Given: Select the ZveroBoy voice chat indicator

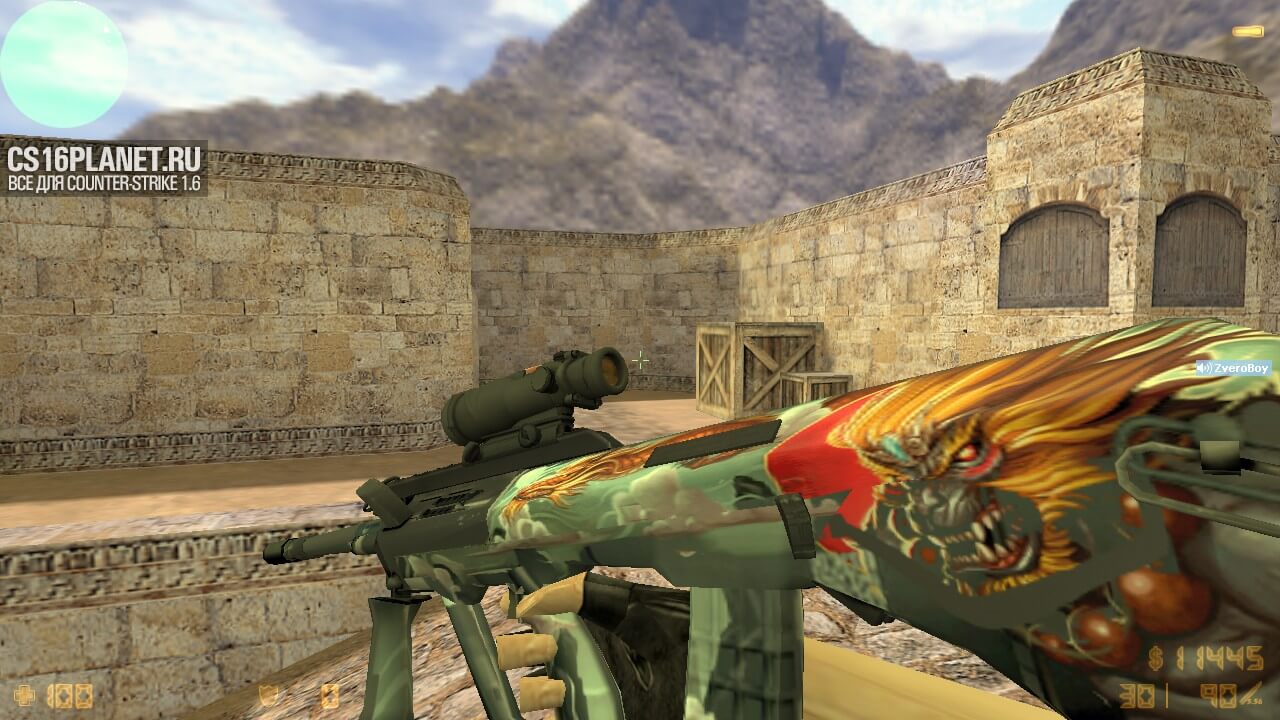Looking at the screenshot, I should point(1233,368).
